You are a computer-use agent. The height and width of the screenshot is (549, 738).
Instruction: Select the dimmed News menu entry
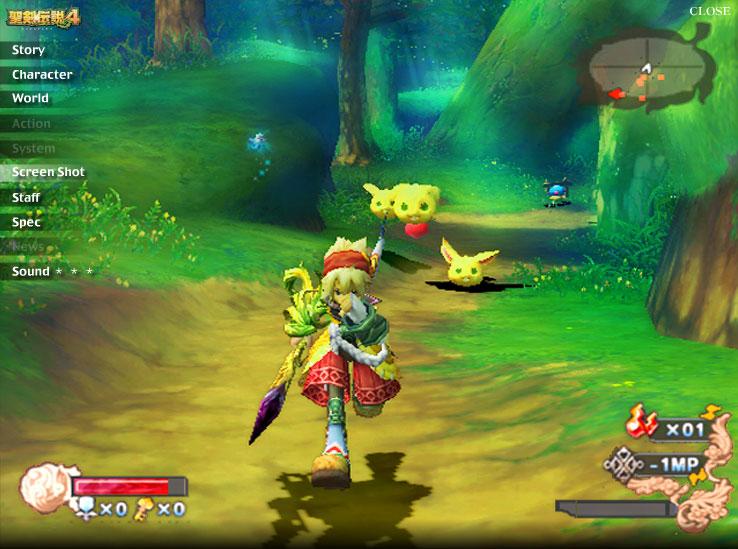coord(28,246)
